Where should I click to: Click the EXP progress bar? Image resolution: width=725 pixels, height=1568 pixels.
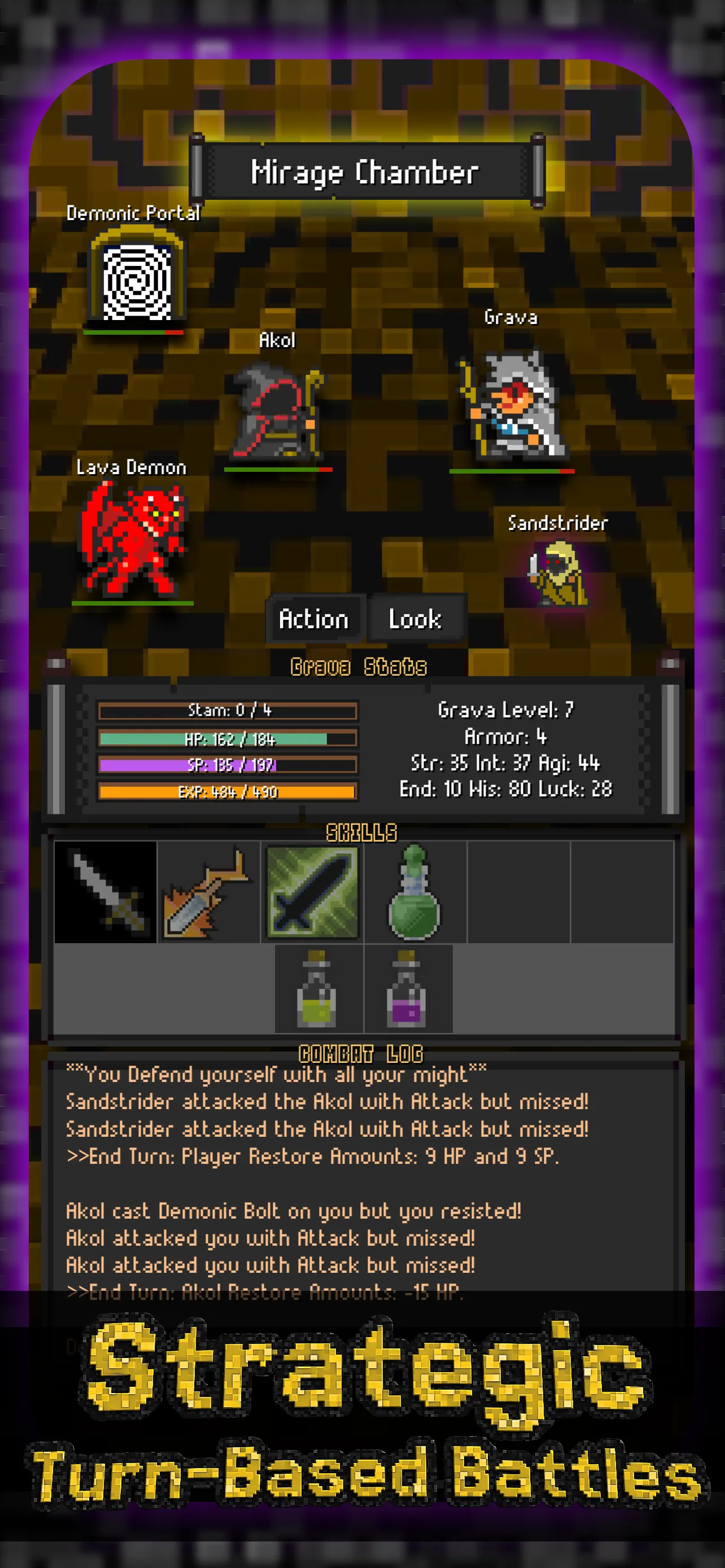pyautogui.click(x=227, y=792)
